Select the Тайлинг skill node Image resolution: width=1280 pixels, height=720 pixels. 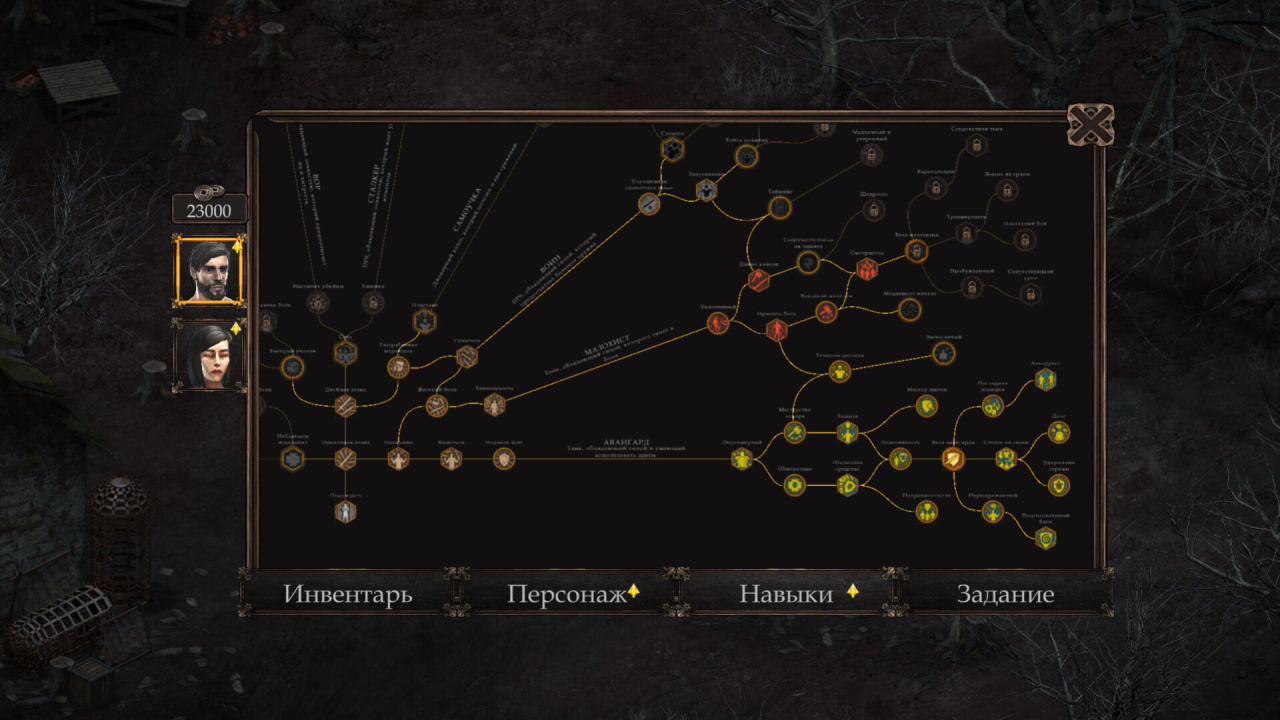[780, 207]
